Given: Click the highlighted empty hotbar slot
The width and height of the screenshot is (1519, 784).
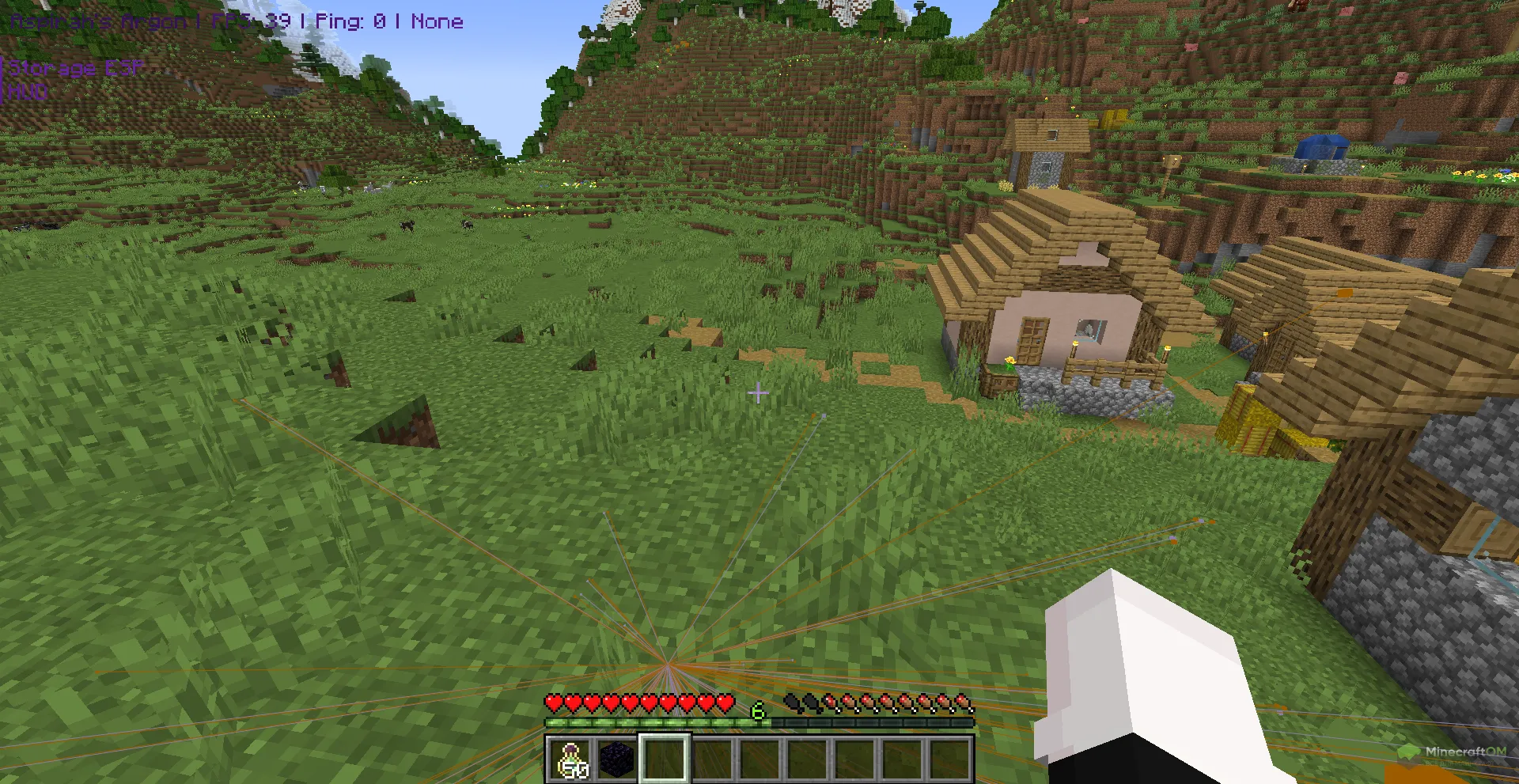Looking at the screenshot, I should click(665, 759).
